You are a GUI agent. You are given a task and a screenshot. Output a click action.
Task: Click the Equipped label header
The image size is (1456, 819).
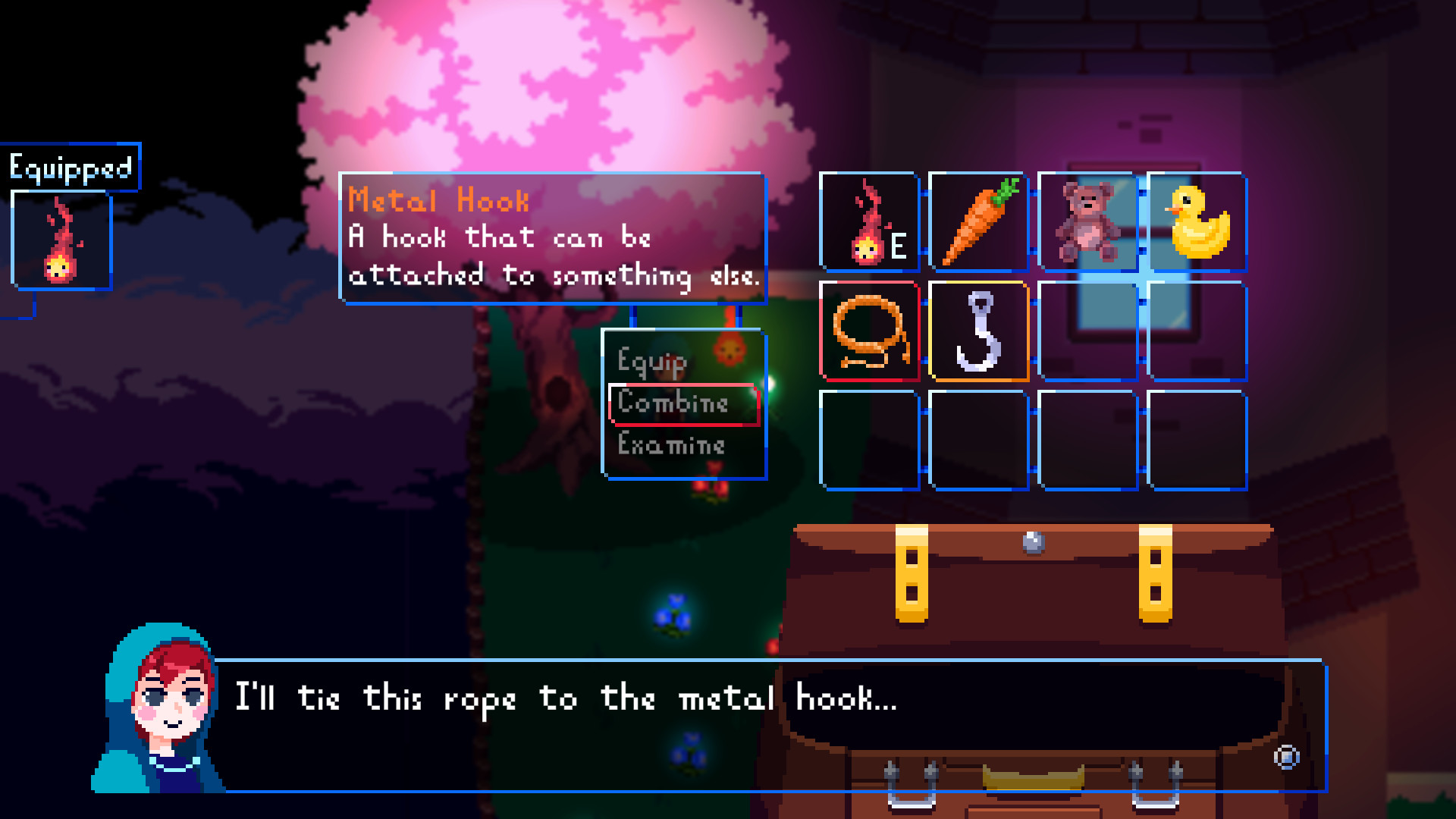72,166
